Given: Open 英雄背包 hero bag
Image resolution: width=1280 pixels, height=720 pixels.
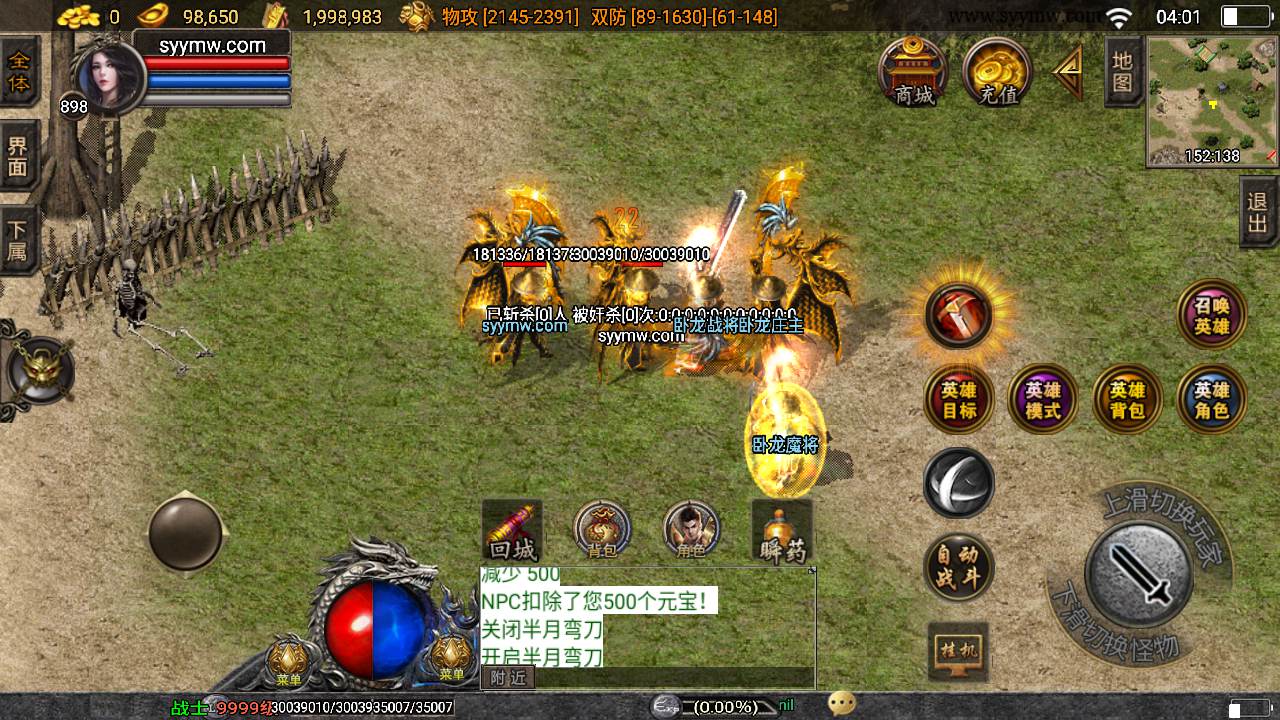Looking at the screenshot, I should [x=1127, y=399].
